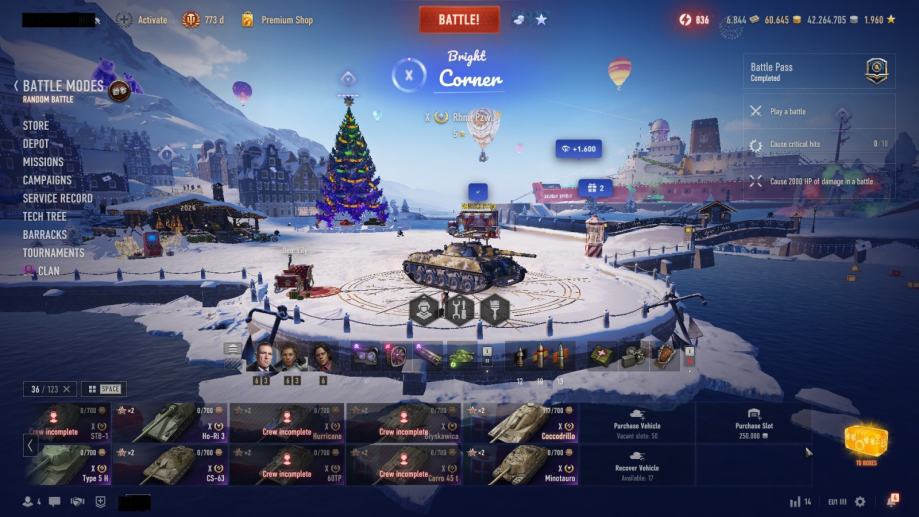Start a match with the BATTLE! button
This screenshot has height=517, width=919.
459,20
